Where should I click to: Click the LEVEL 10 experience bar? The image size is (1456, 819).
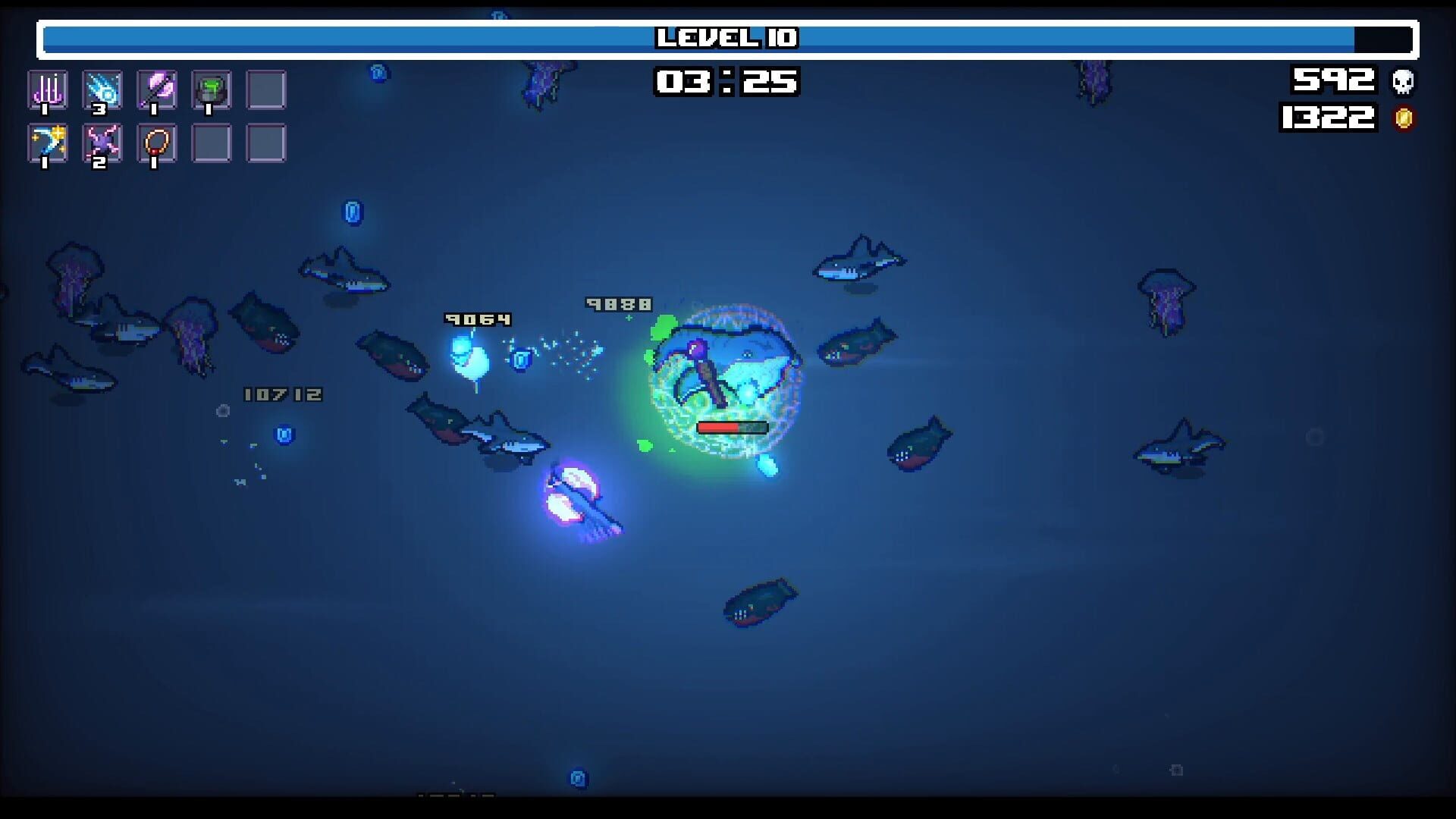coord(726,36)
